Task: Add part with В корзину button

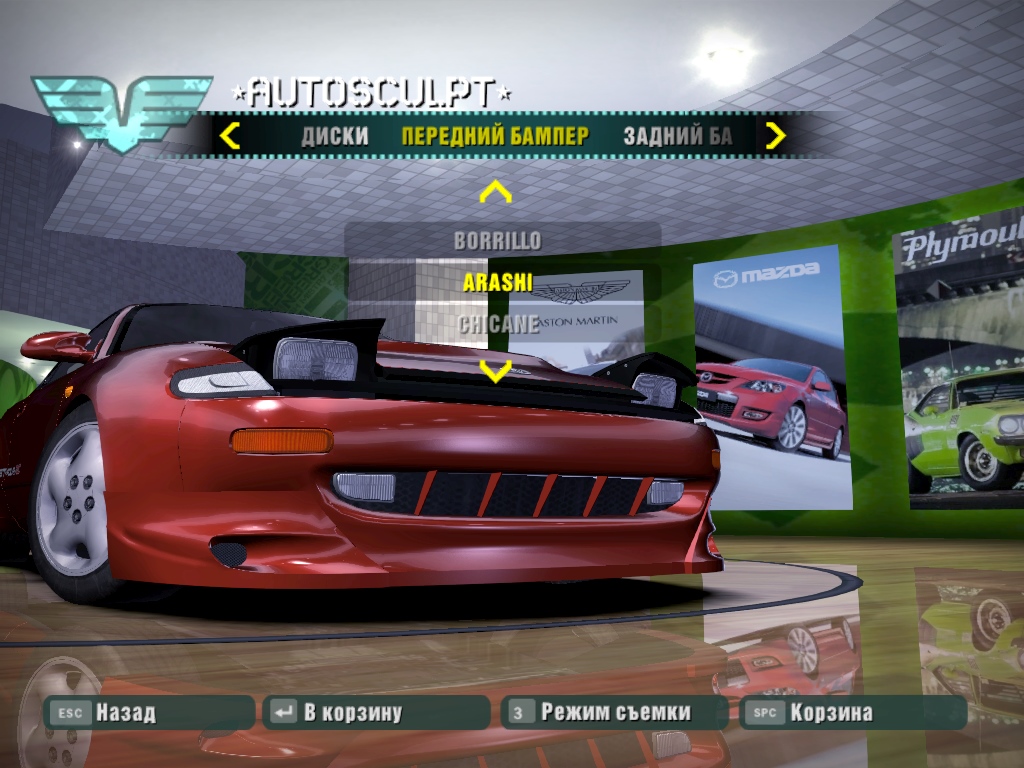Action: [376, 713]
